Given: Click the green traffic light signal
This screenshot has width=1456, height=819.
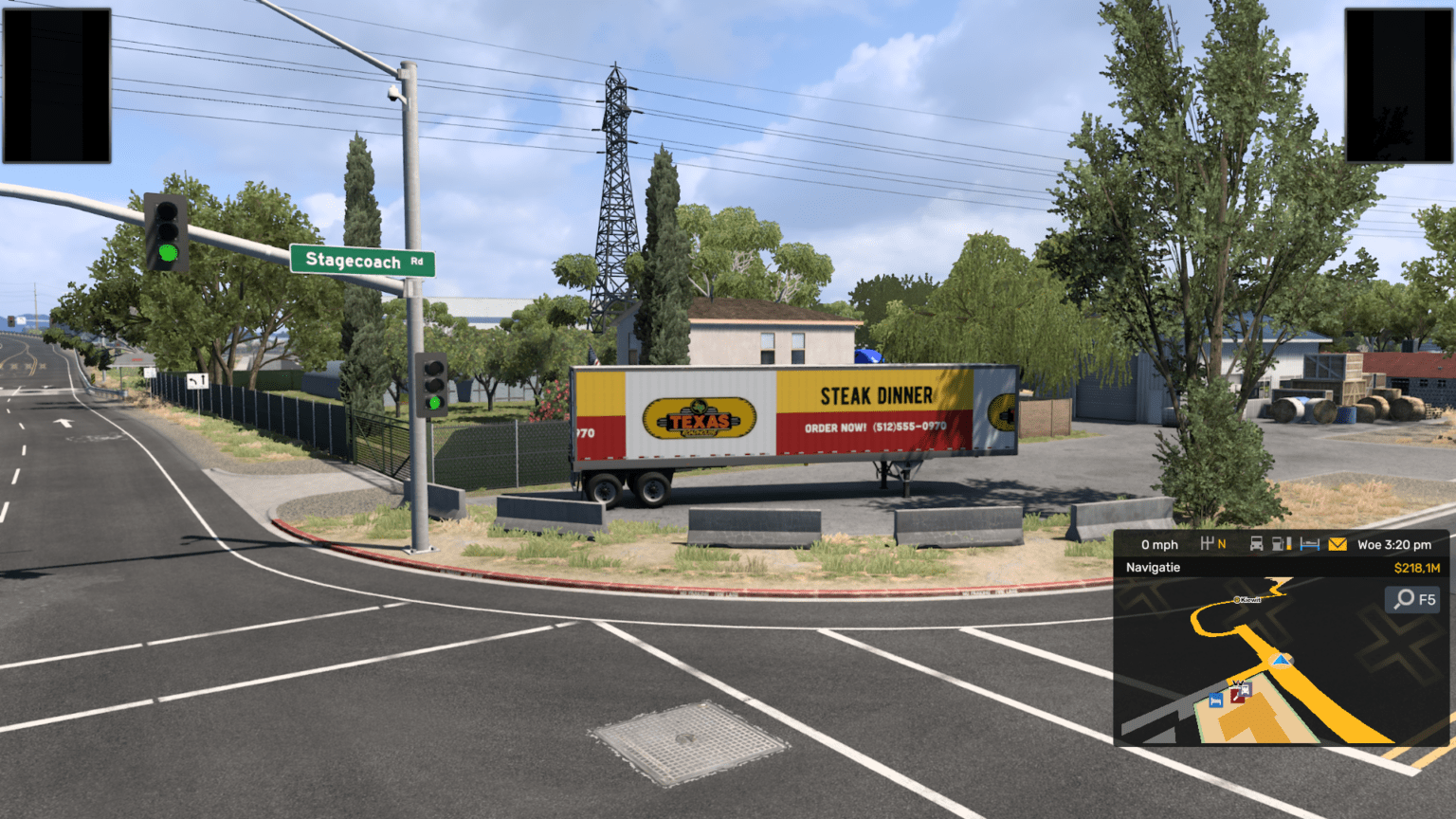Looking at the screenshot, I should coord(167,253).
